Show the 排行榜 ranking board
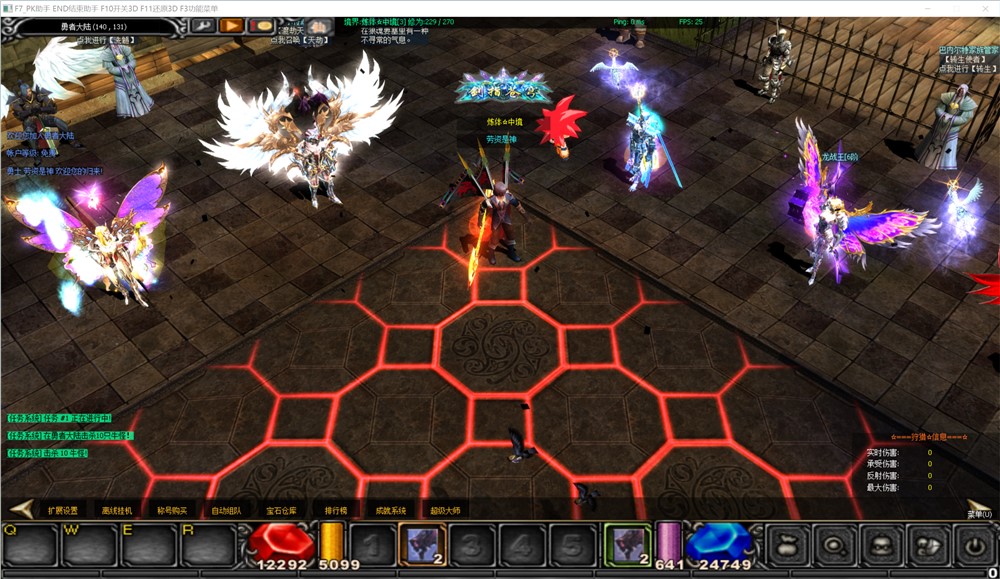 335,510
